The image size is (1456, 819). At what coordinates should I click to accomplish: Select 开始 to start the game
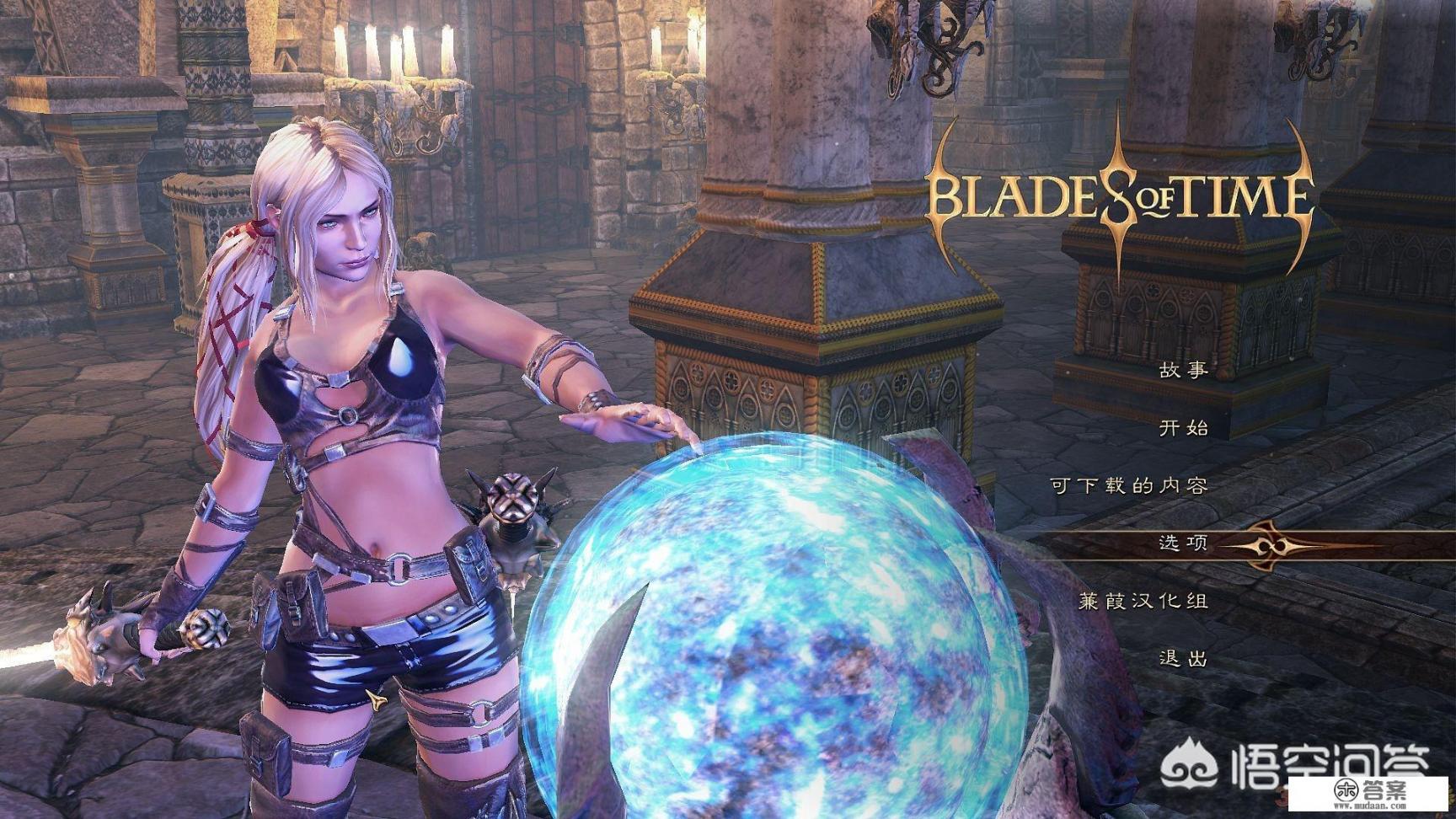pos(1183,428)
